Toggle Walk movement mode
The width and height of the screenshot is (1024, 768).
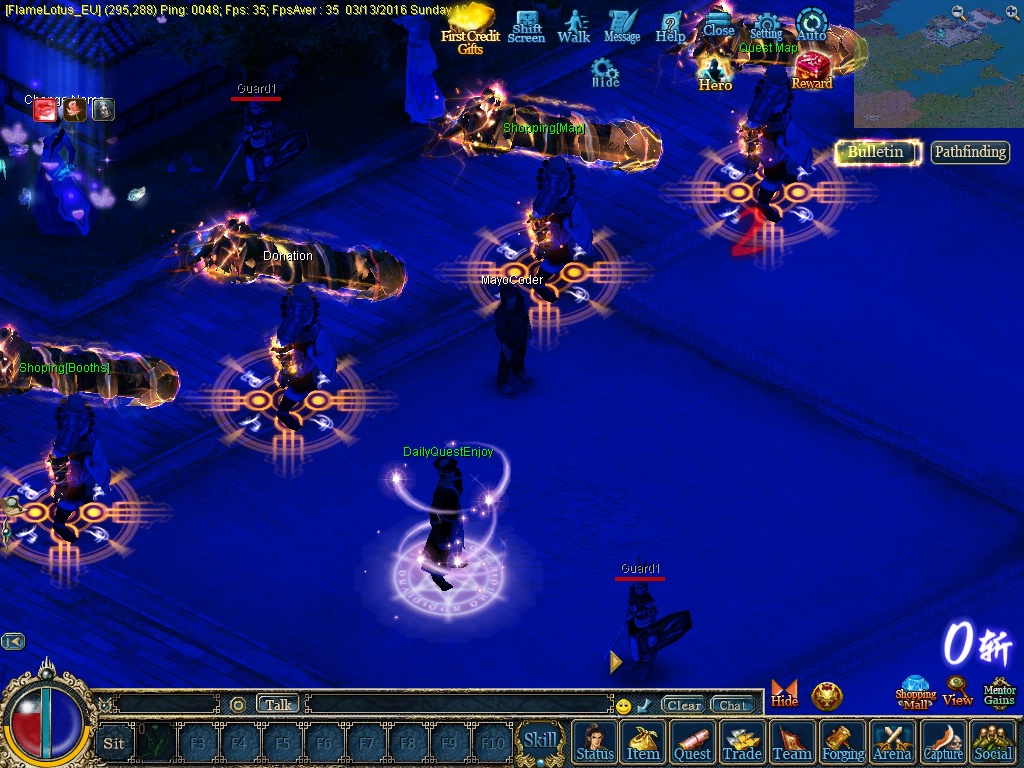574,26
